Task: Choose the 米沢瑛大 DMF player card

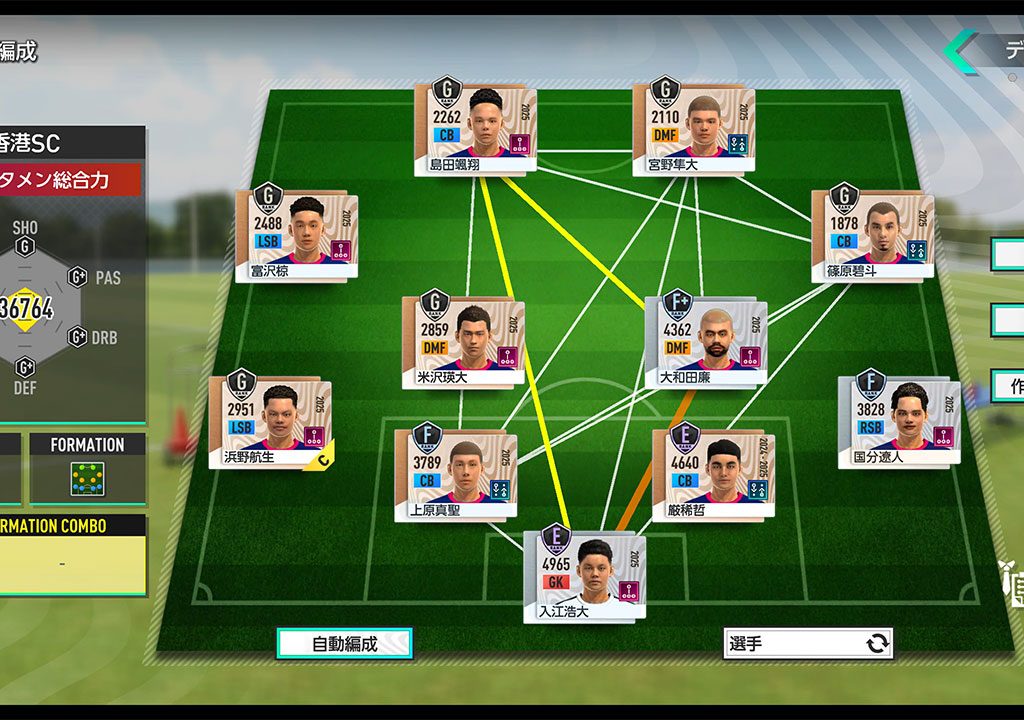Action: tap(463, 342)
